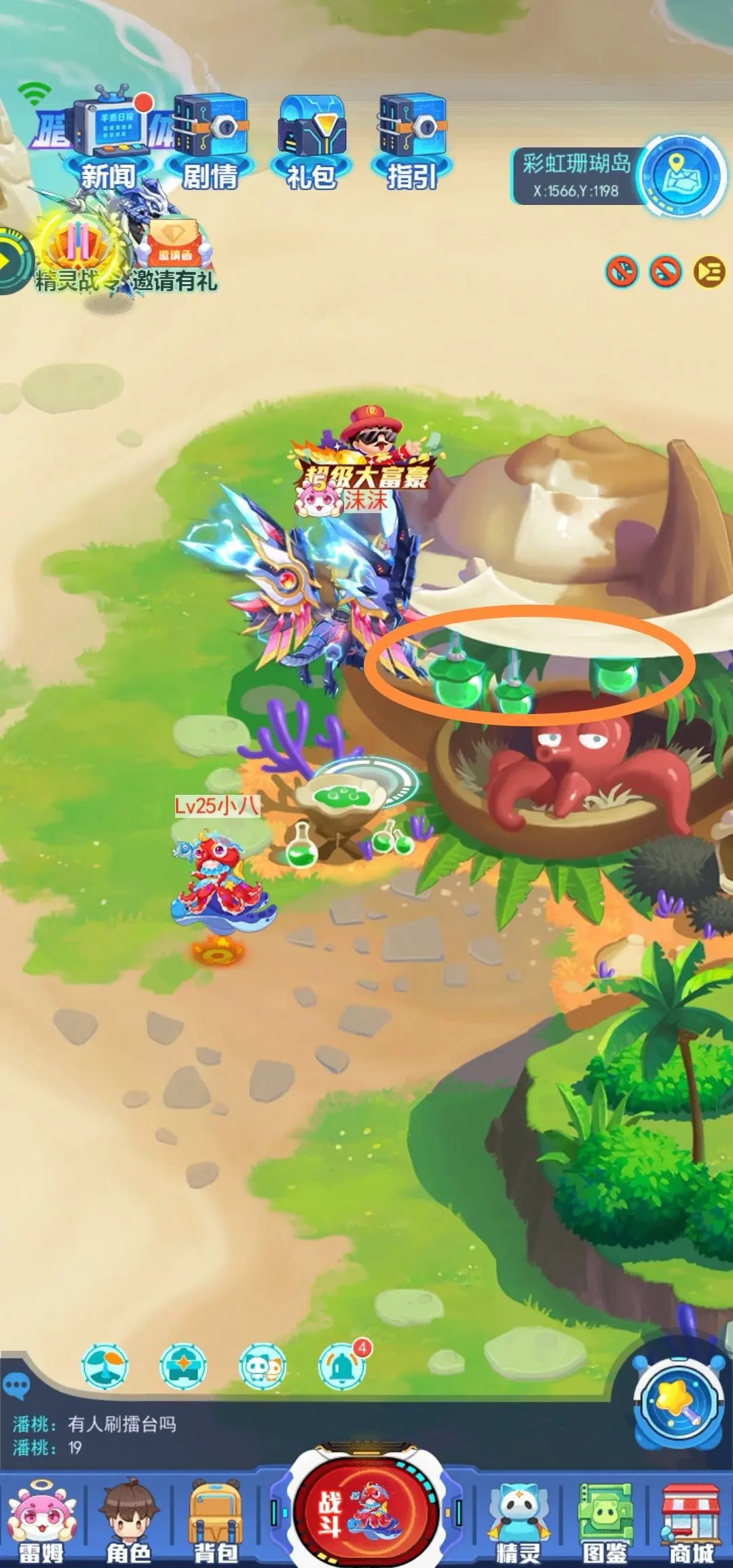Open the 图鉴 encyclopedia
This screenshot has height=1568, width=733.
pyautogui.click(x=604, y=1524)
